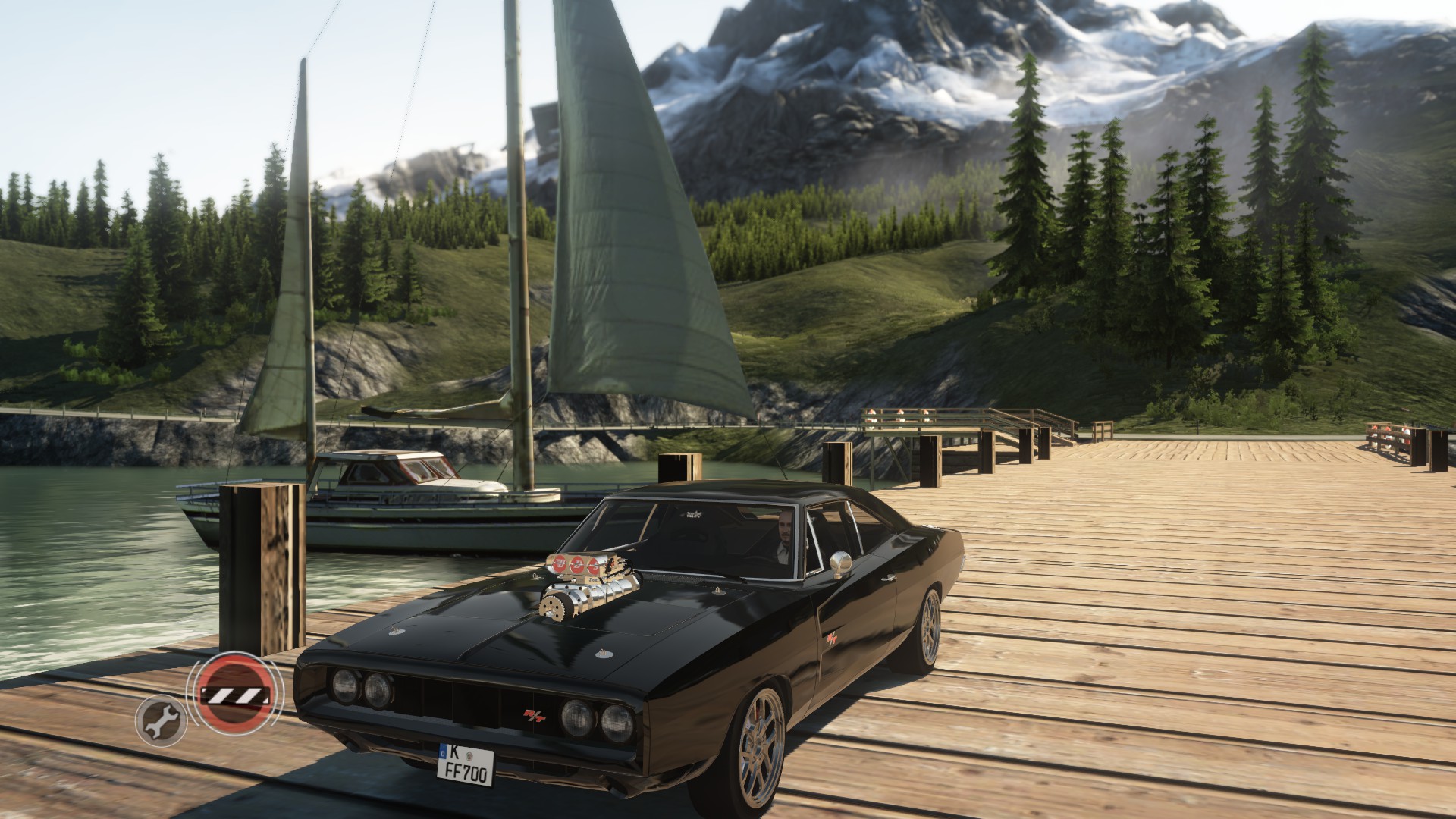Select the grey wrench repair icon
Viewport: 1456px width, 819px height.
point(162,721)
